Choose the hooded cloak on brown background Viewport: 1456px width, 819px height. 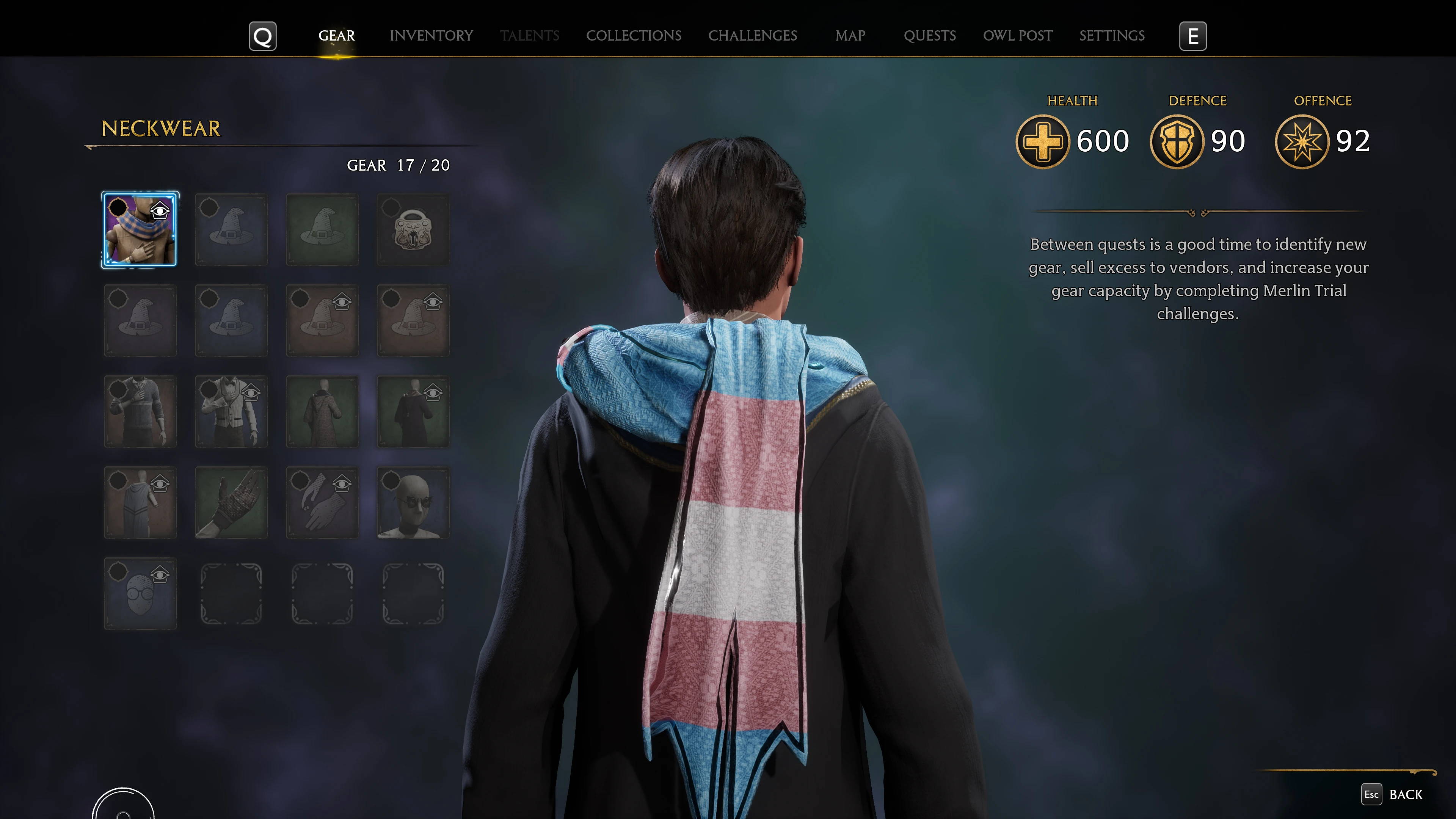coord(140,502)
